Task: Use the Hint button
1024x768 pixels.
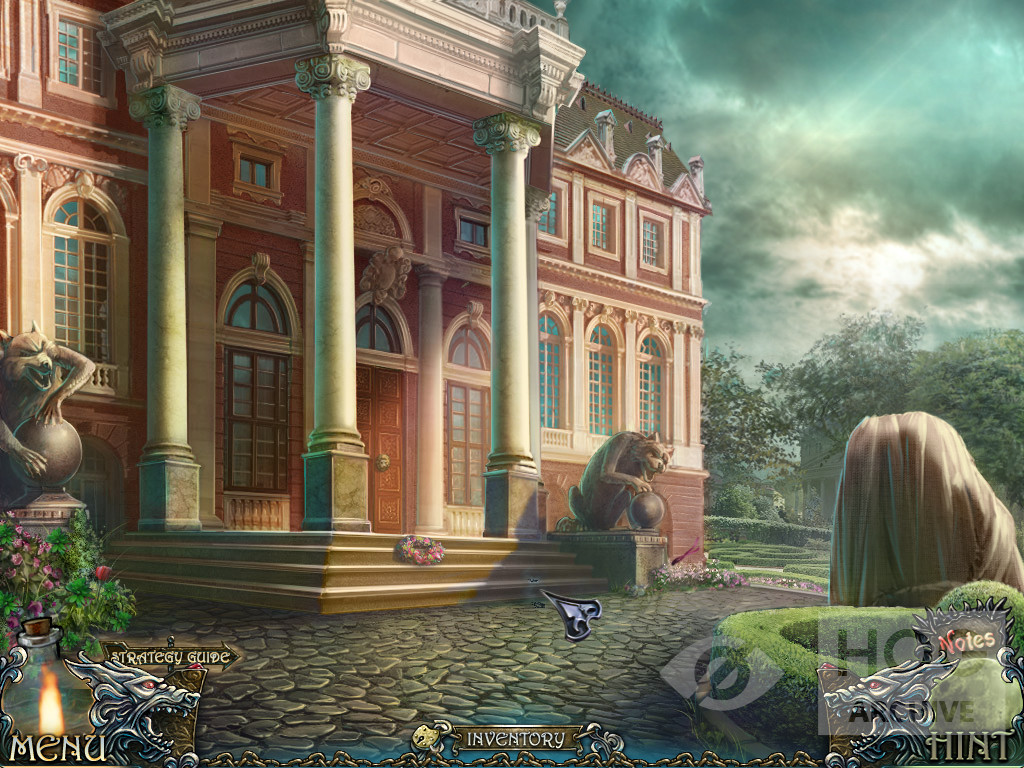Action: point(966,746)
